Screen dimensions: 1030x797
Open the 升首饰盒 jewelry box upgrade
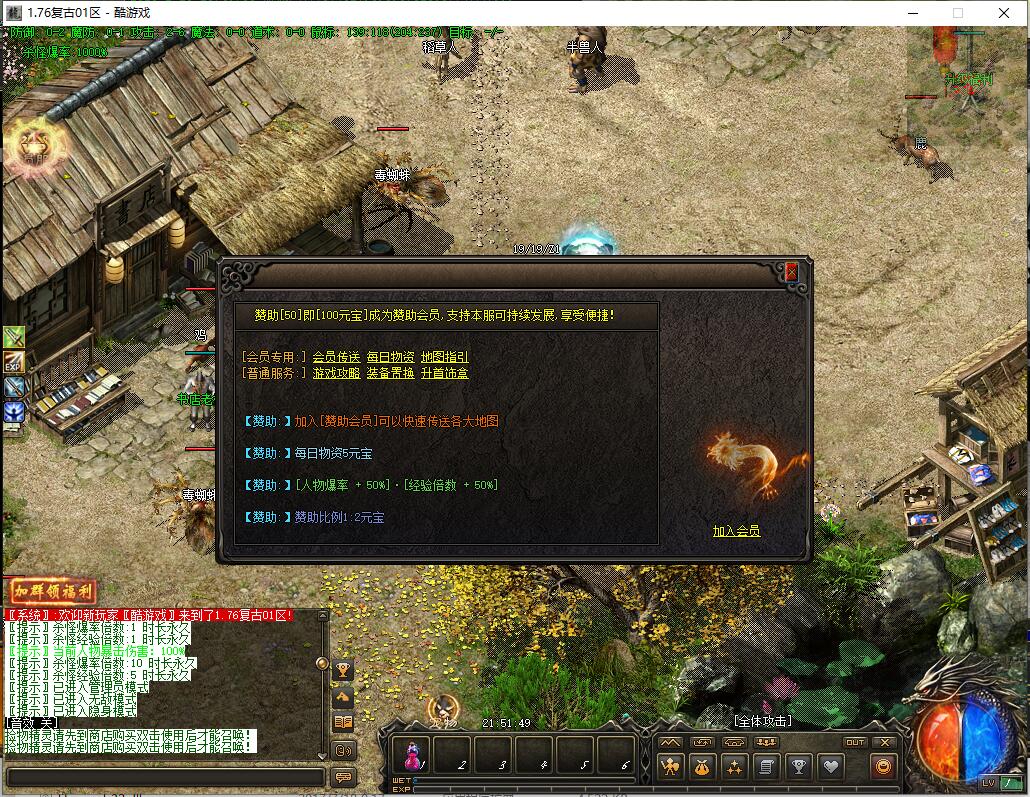click(444, 373)
